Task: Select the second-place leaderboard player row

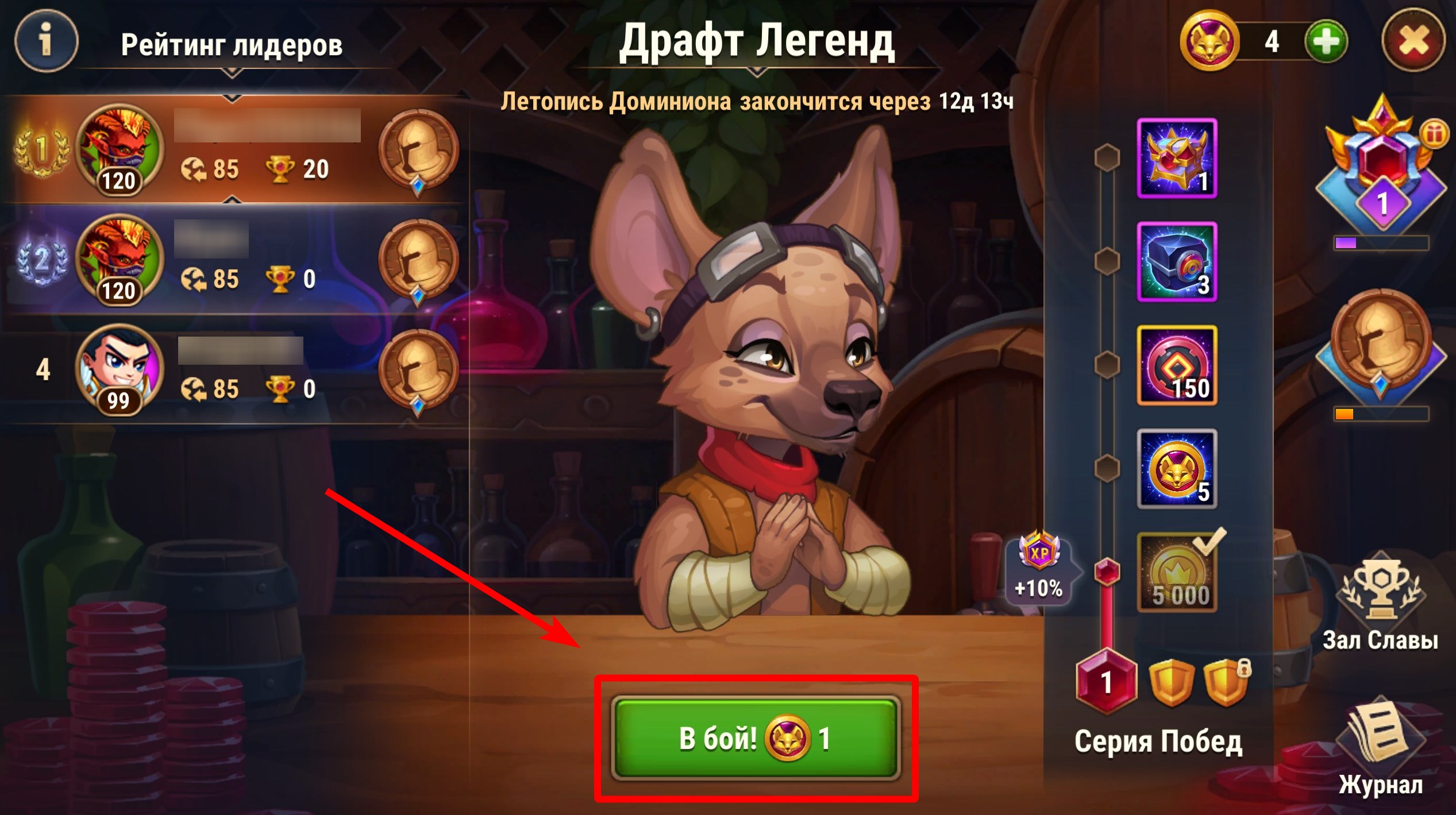Action: 236,260
